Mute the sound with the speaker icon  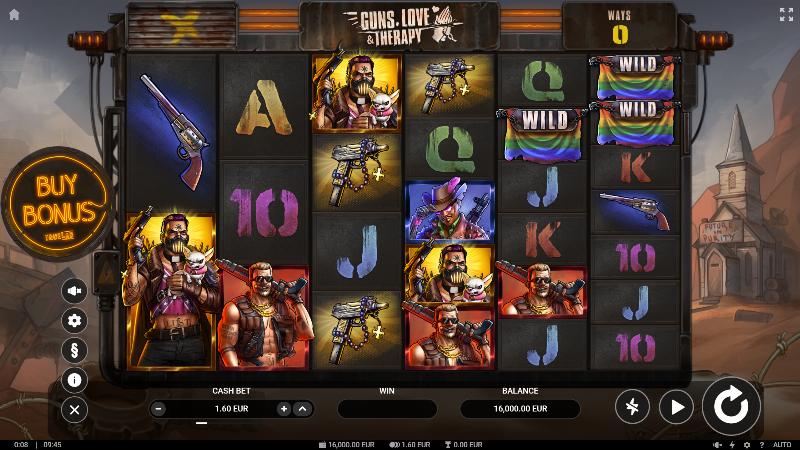[74, 290]
